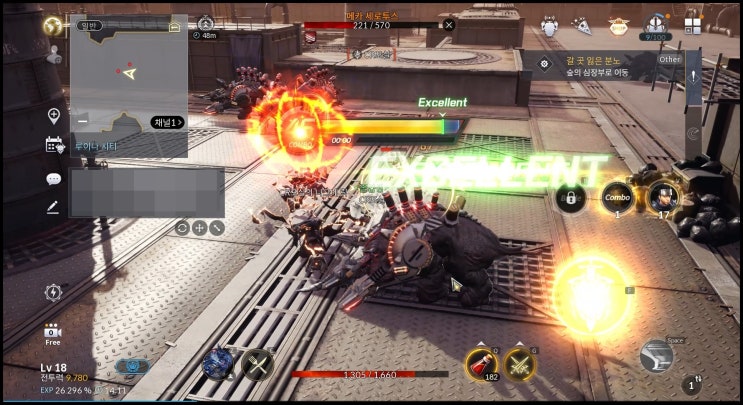
Task: Open the chat speech bubble
Action: click(54, 179)
